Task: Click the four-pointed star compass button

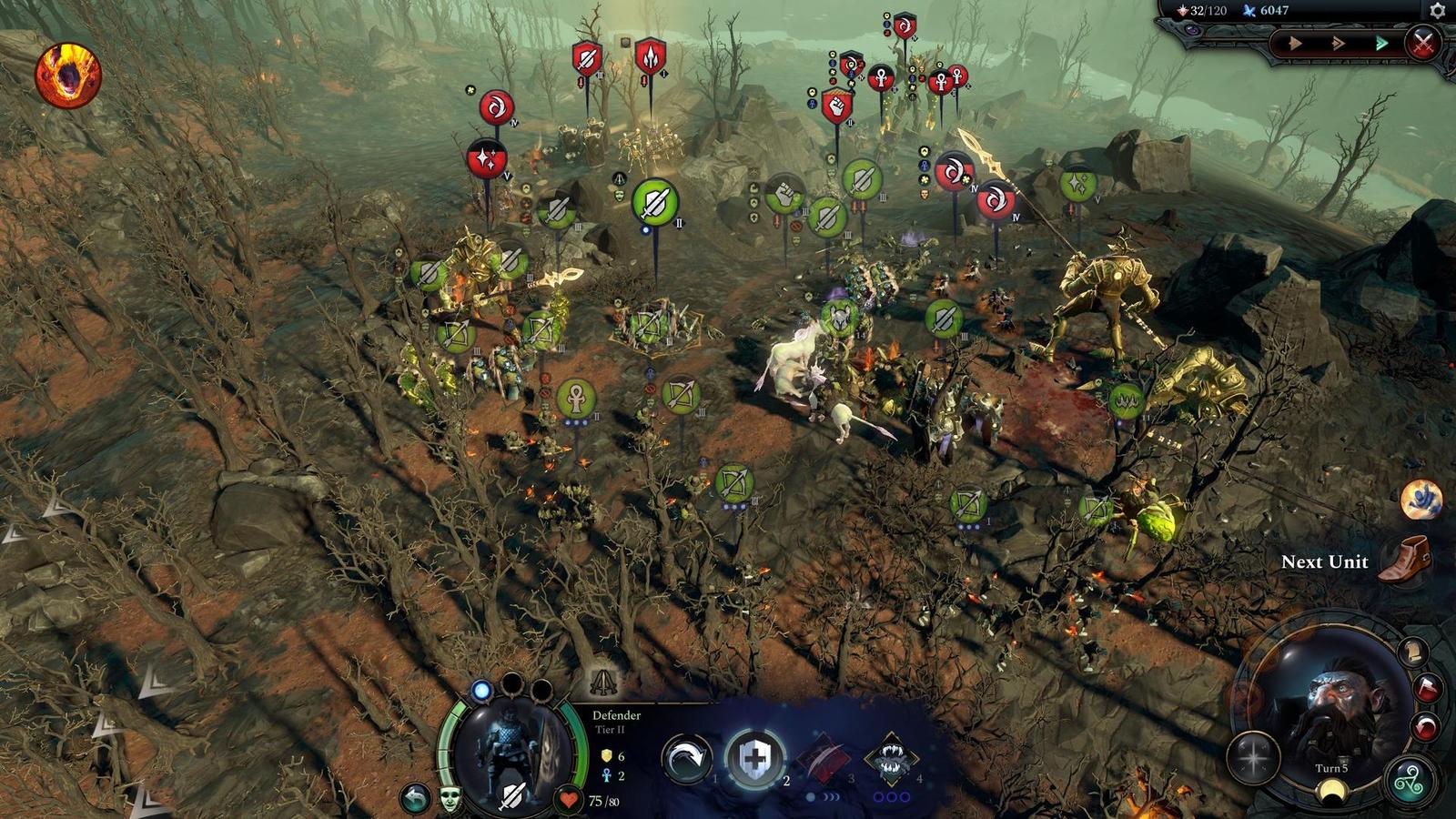Action: coord(1253,757)
